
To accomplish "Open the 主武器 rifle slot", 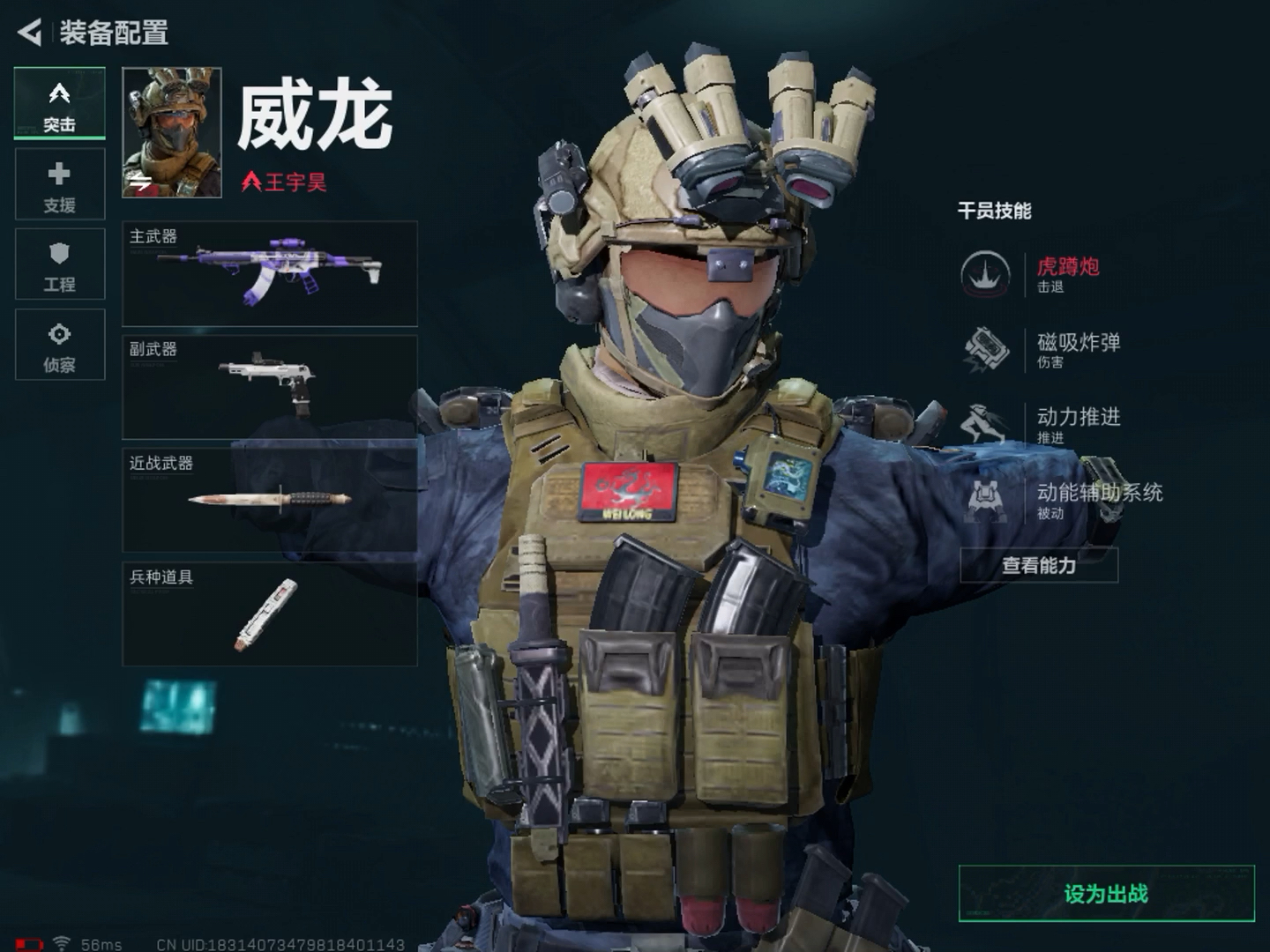I will tap(270, 274).
